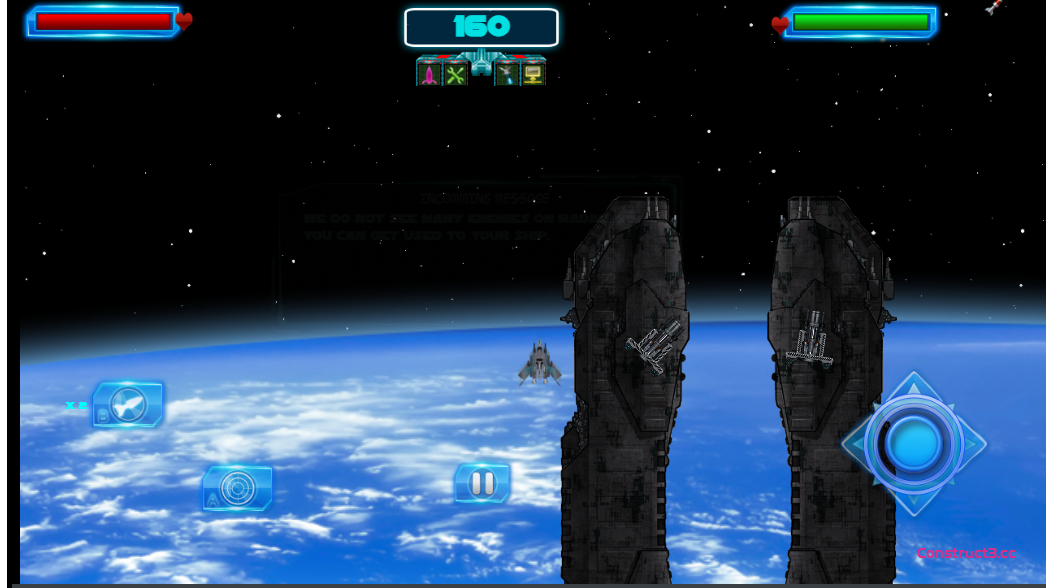The width and height of the screenshot is (1046, 588).
Task: Tap the blue virtual joystick
Action: (x=913, y=444)
